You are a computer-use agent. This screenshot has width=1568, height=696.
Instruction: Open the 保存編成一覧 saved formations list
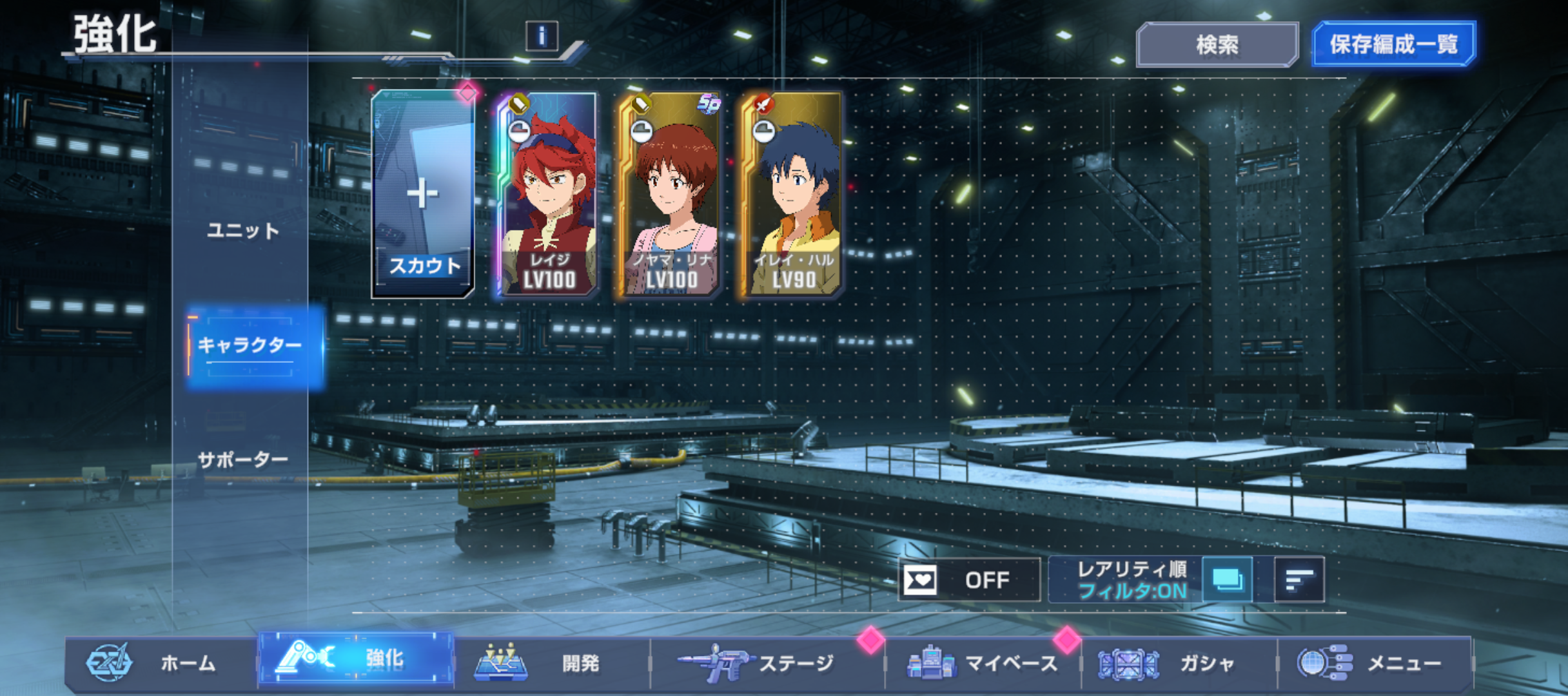(x=1393, y=44)
